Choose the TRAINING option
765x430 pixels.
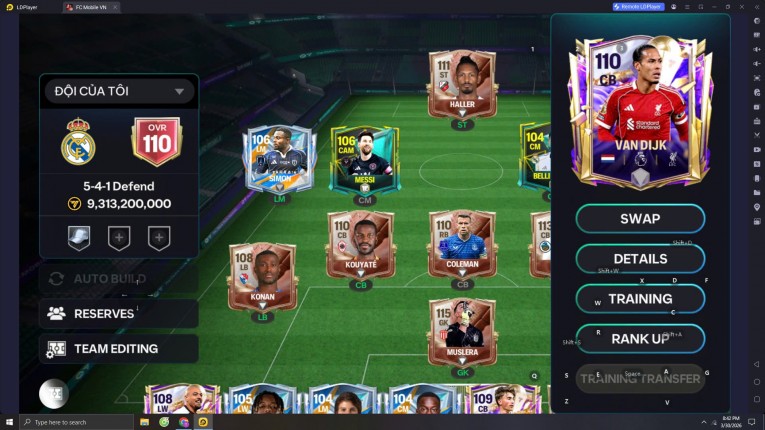(x=640, y=299)
